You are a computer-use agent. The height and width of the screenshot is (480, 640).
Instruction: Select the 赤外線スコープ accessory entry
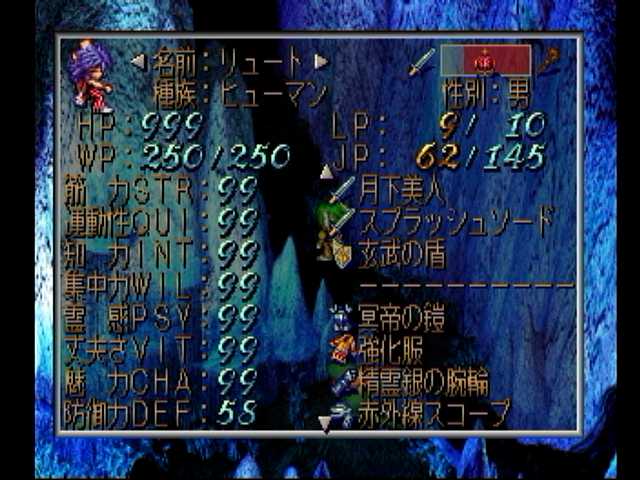click(434, 412)
